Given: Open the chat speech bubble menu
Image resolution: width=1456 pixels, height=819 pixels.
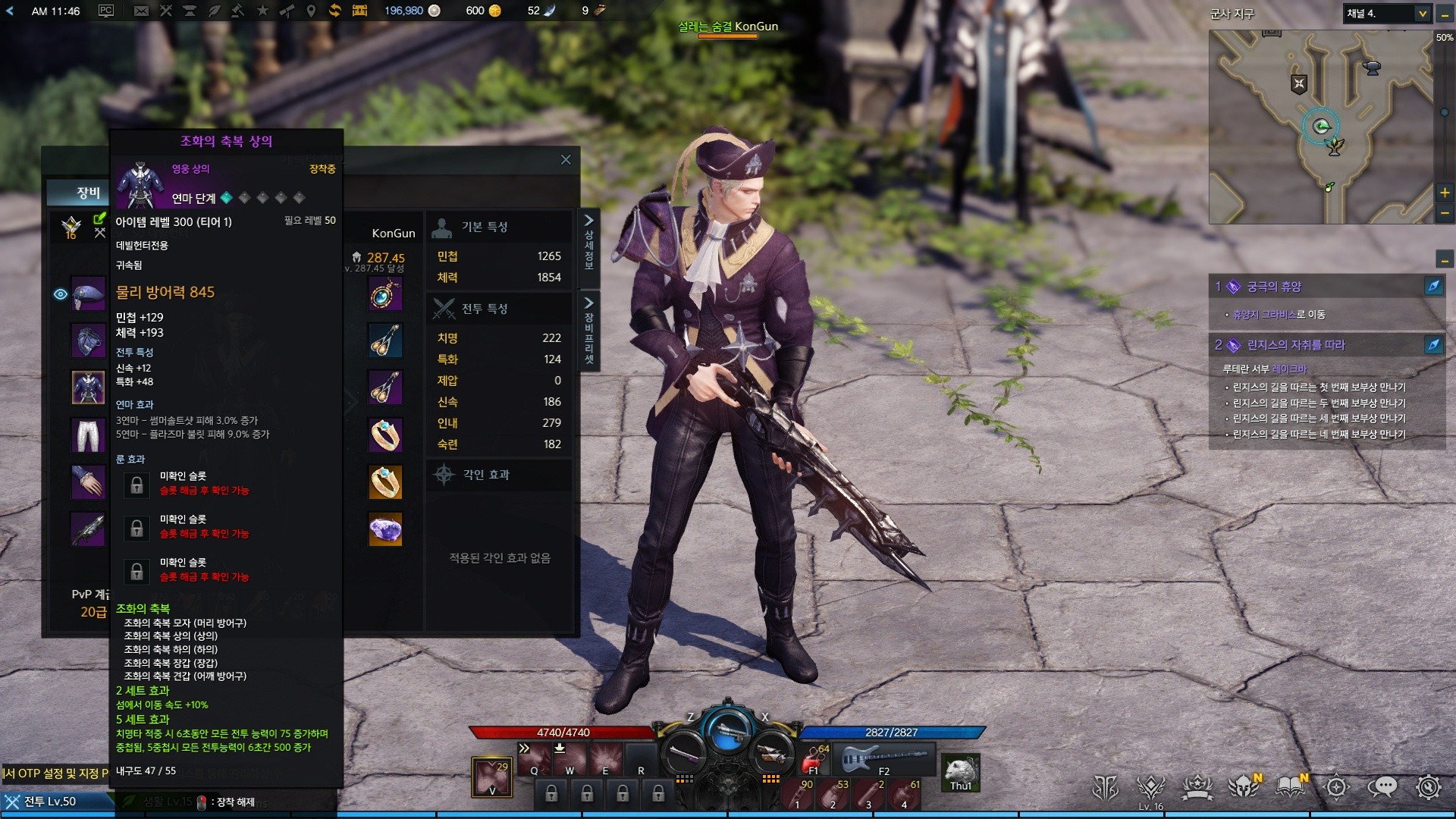Looking at the screenshot, I should pos(1382,787).
